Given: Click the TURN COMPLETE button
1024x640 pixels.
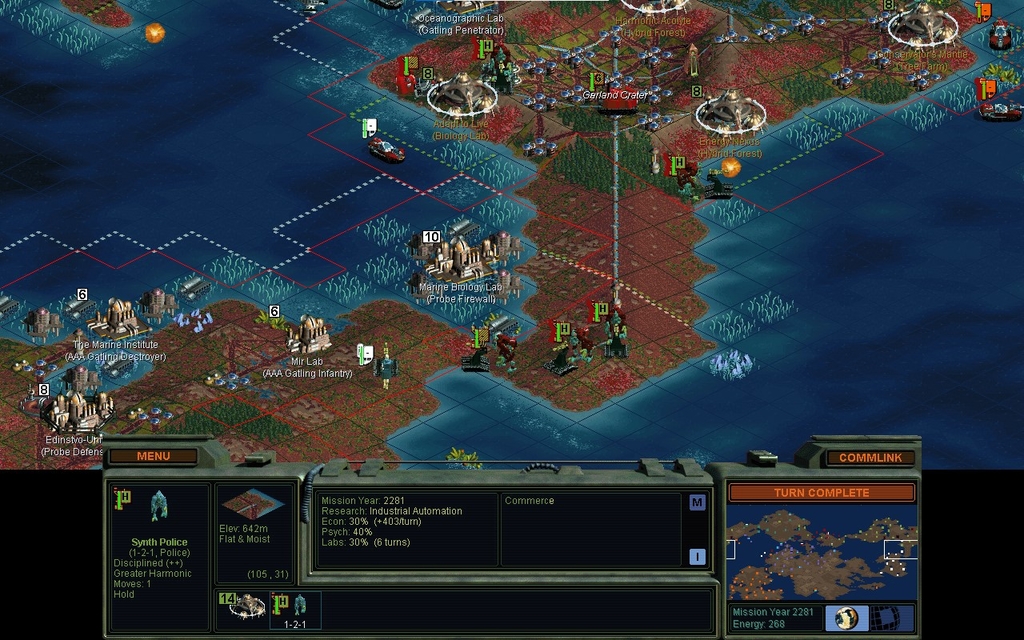Looking at the screenshot, I should (x=820, y=493).
